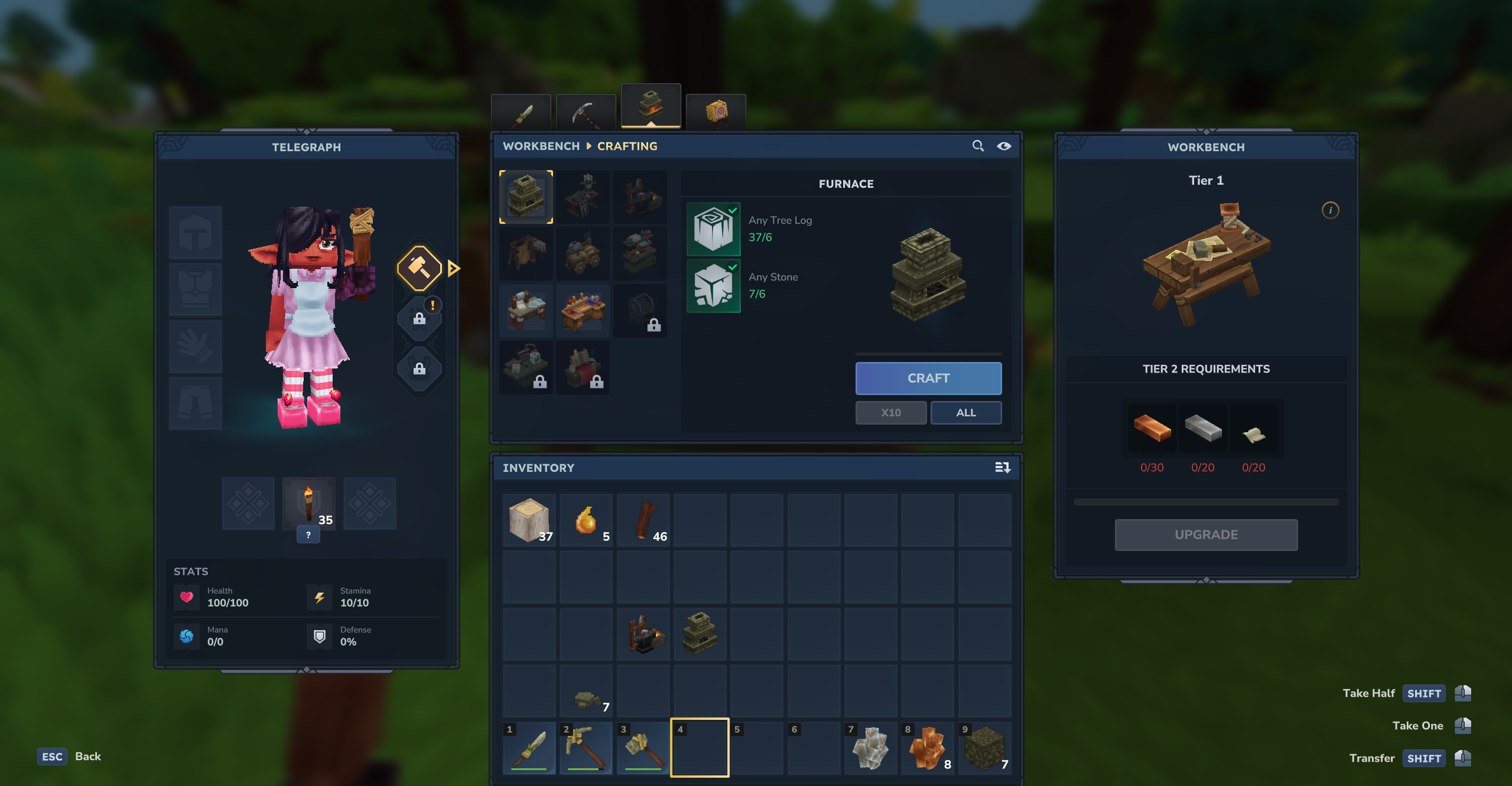Viewport: 1512px width, 786px height.
Task: Pick the torch slot holding 35
Action: [308, 504]
